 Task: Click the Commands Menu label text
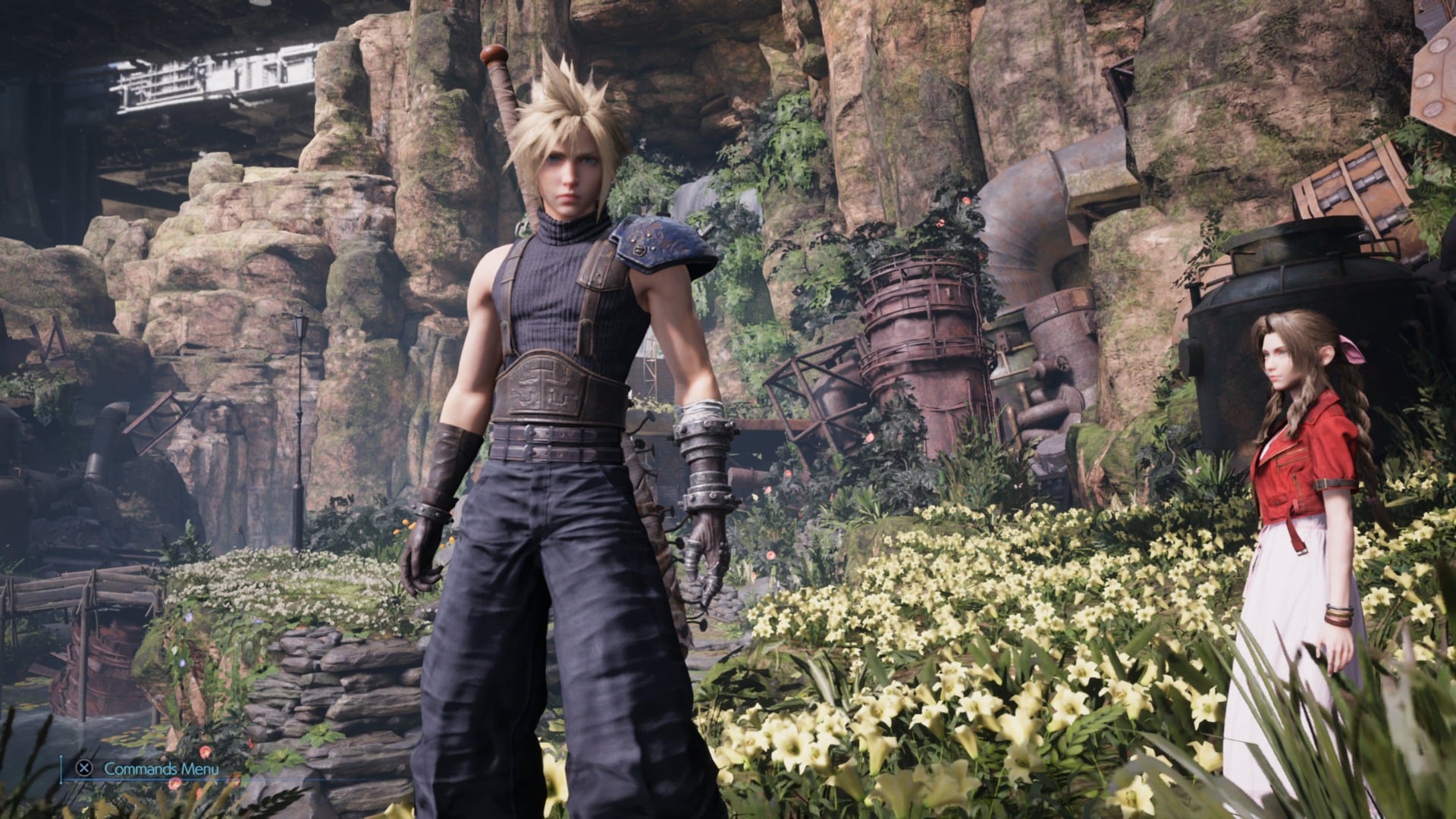click(x=161, y=768)
